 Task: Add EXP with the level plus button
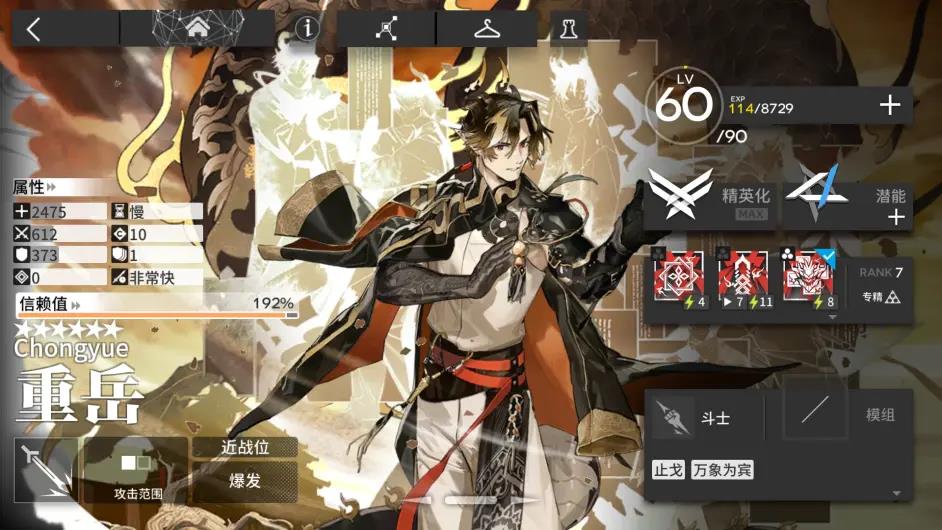[x=889, y=106]
